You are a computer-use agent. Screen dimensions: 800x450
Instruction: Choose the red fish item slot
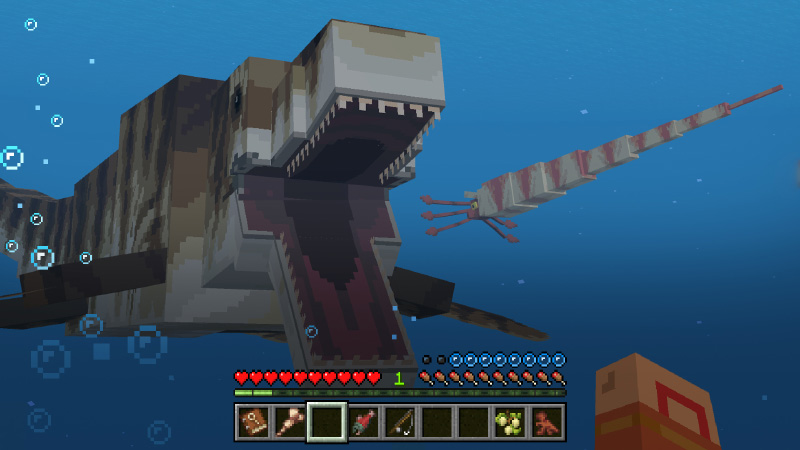pos(363,422)
